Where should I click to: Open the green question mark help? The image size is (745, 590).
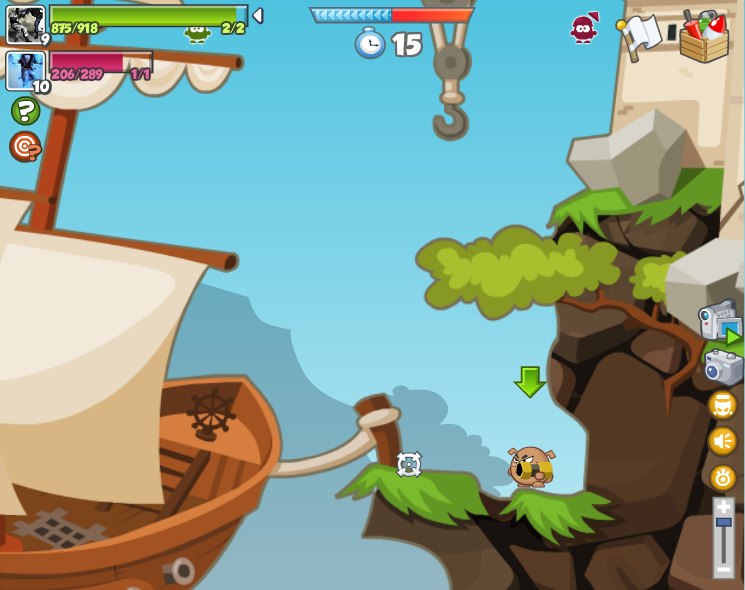(x=25, y=111)
